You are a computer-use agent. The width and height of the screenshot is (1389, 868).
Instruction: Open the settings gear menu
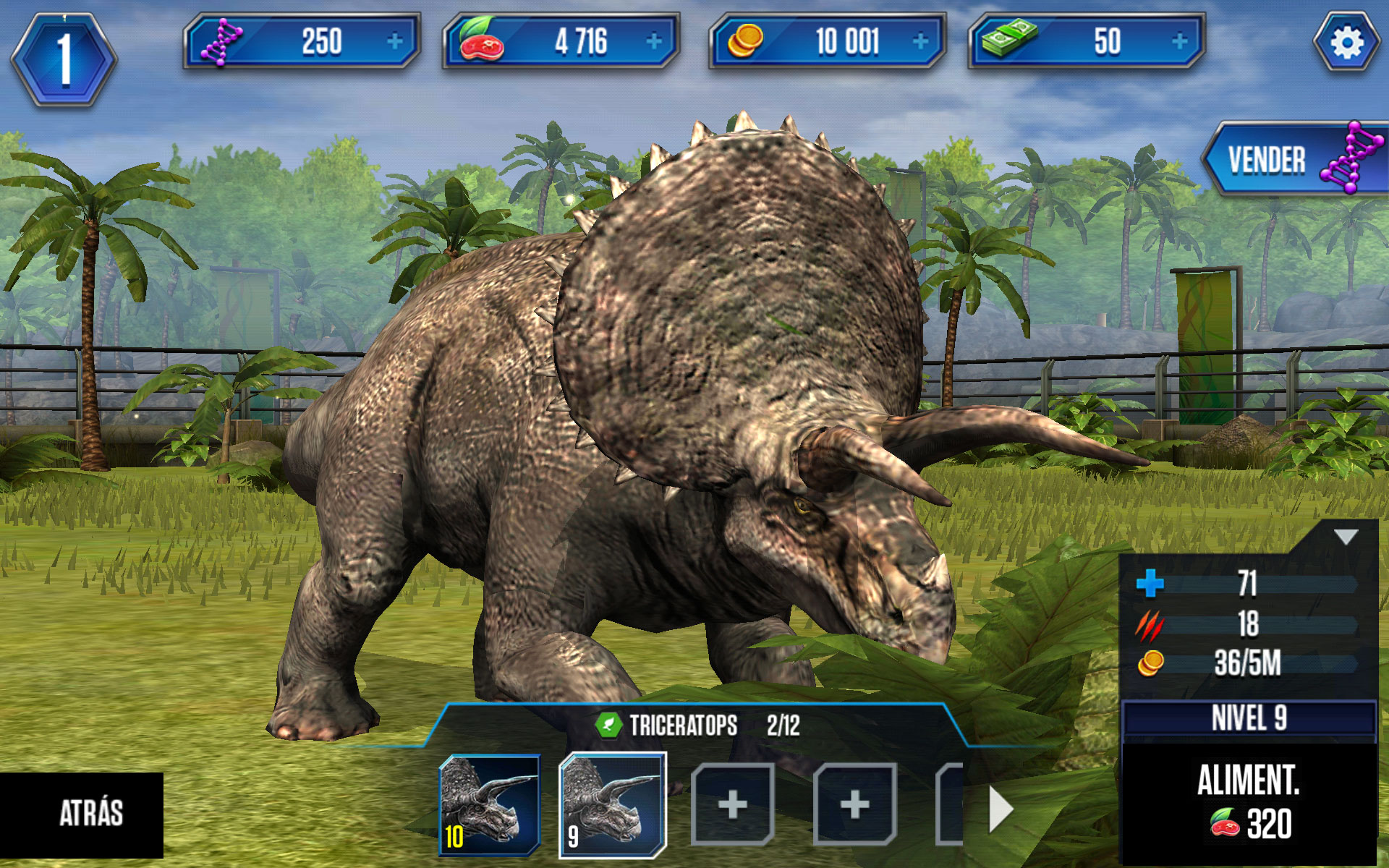[x=1346, y=43]
